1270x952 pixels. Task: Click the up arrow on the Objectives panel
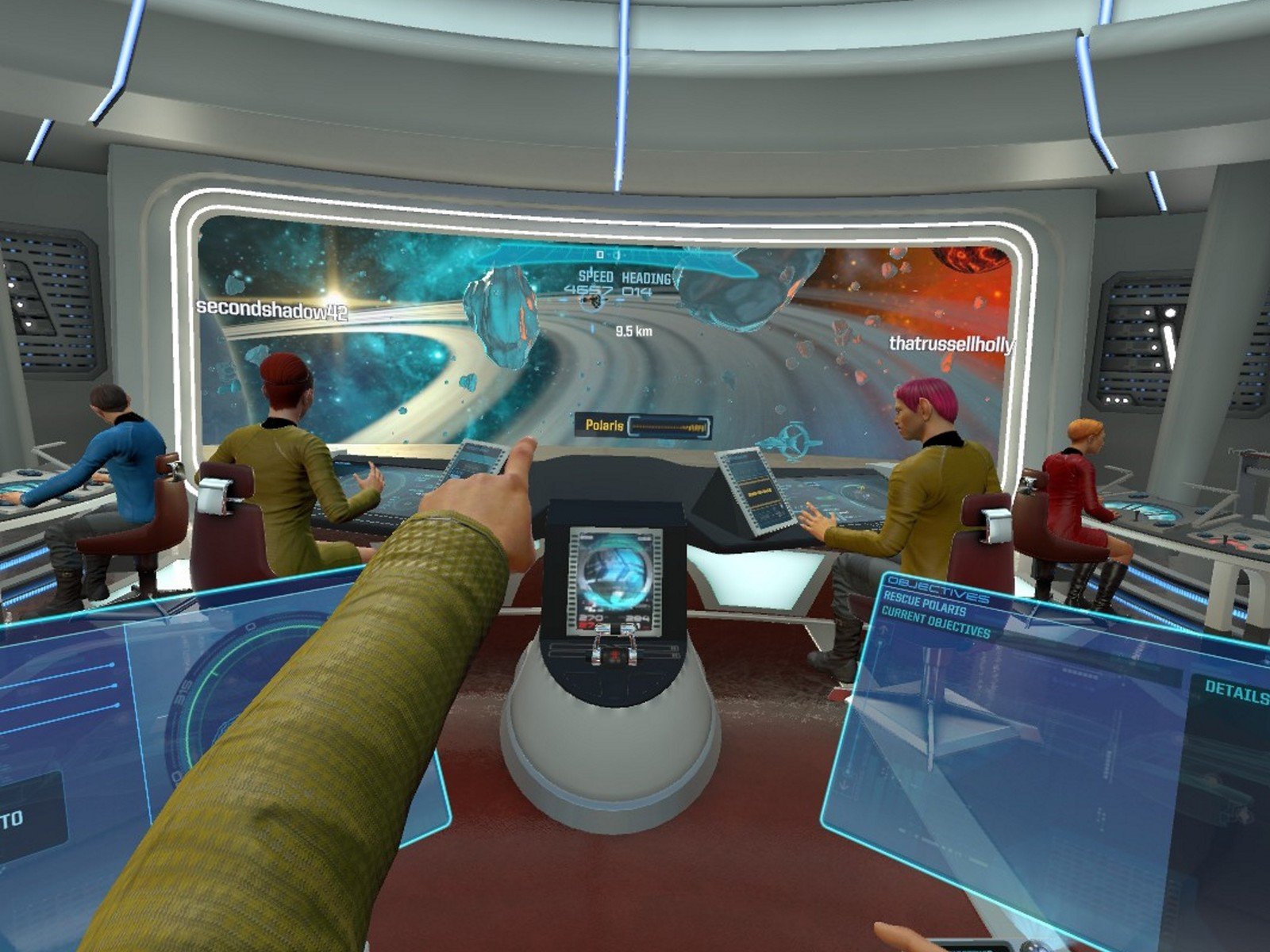(x=883, y=630)
